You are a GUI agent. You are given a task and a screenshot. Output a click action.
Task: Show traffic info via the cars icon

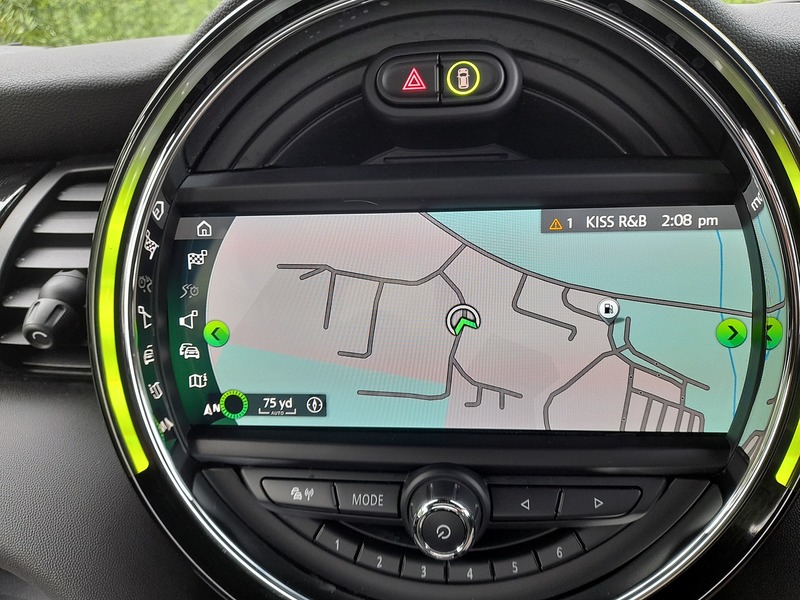[189, 351]
